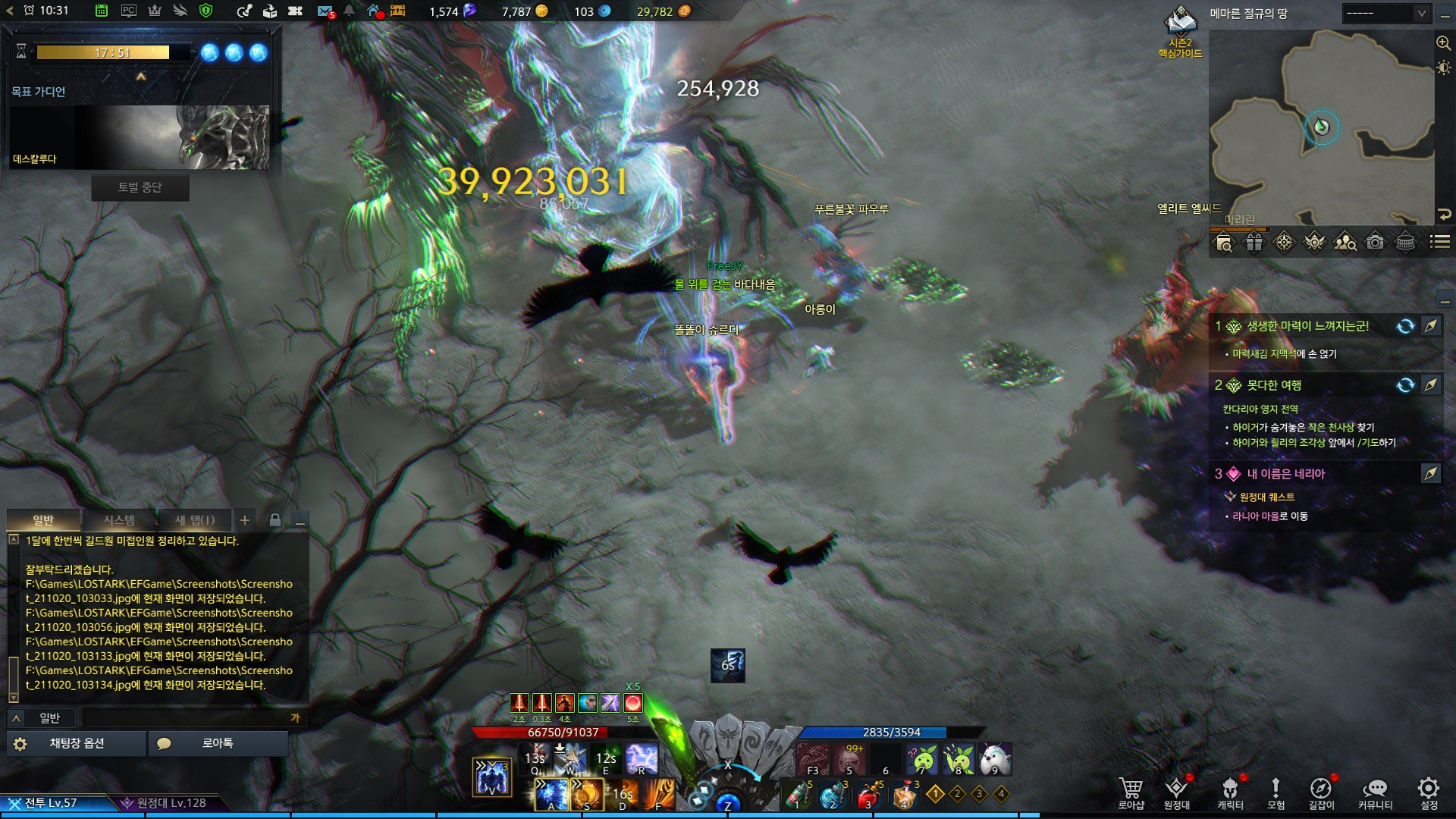The height and width of the screenshot is (819, 1456).
Task: Switch to the 시스템 chat tab
Action: click(119, 520)
